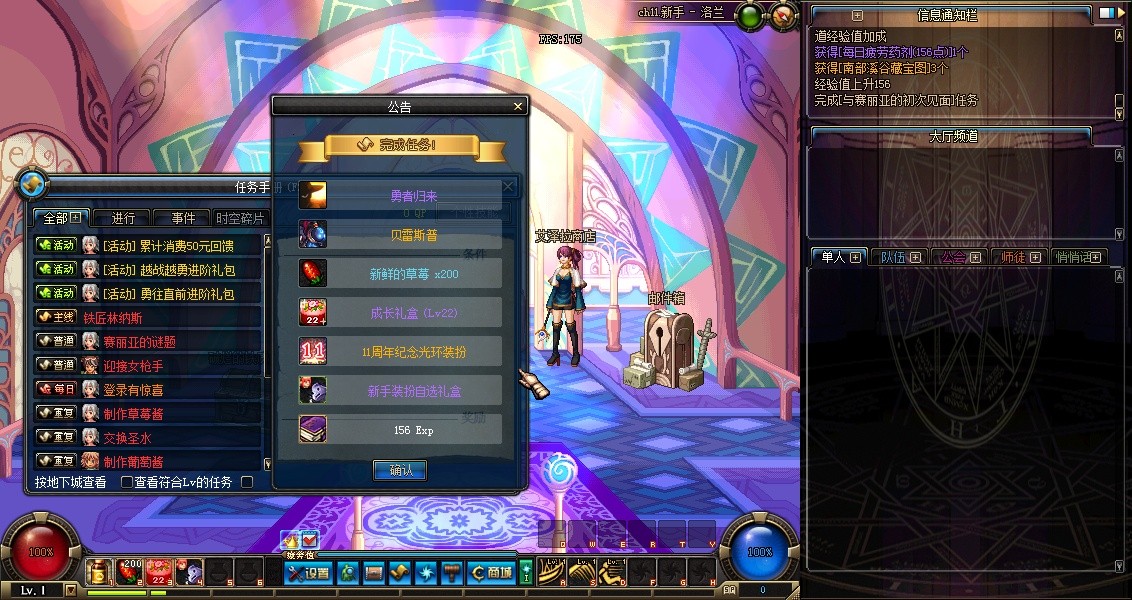This screenshot has width=1132, height=600.
Task: Select the 时空碎片 quest tab
Action: [x=241, y=218]
